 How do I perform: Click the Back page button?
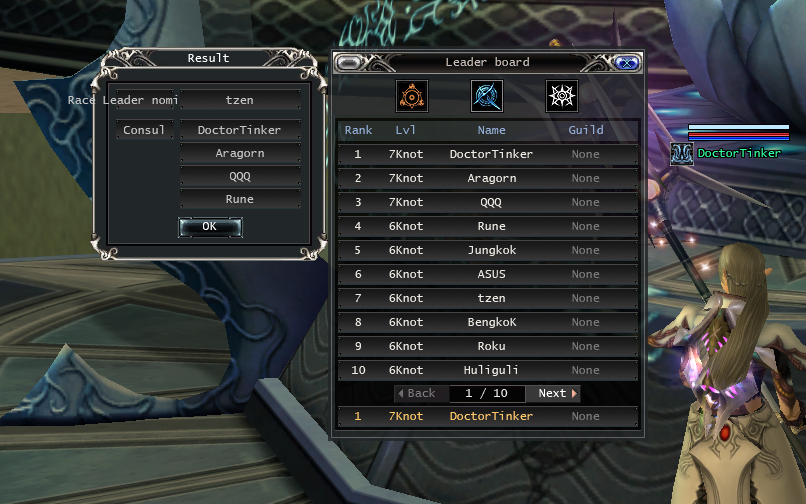417,394
